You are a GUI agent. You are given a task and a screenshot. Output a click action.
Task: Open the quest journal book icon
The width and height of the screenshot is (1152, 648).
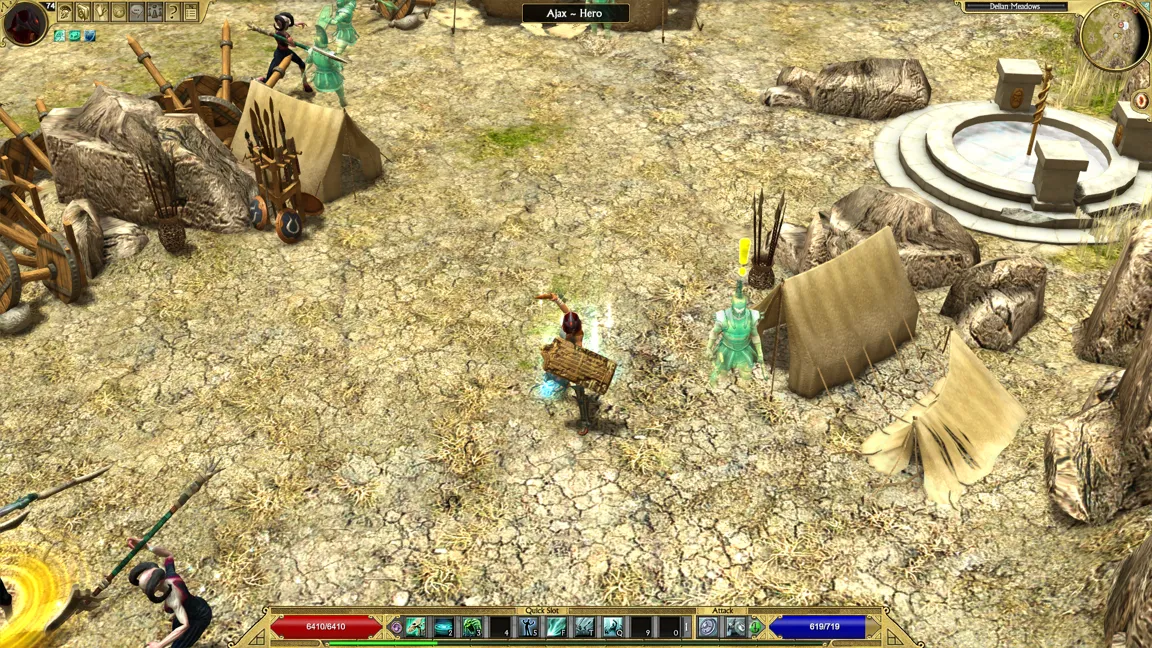tap(83, 13)
